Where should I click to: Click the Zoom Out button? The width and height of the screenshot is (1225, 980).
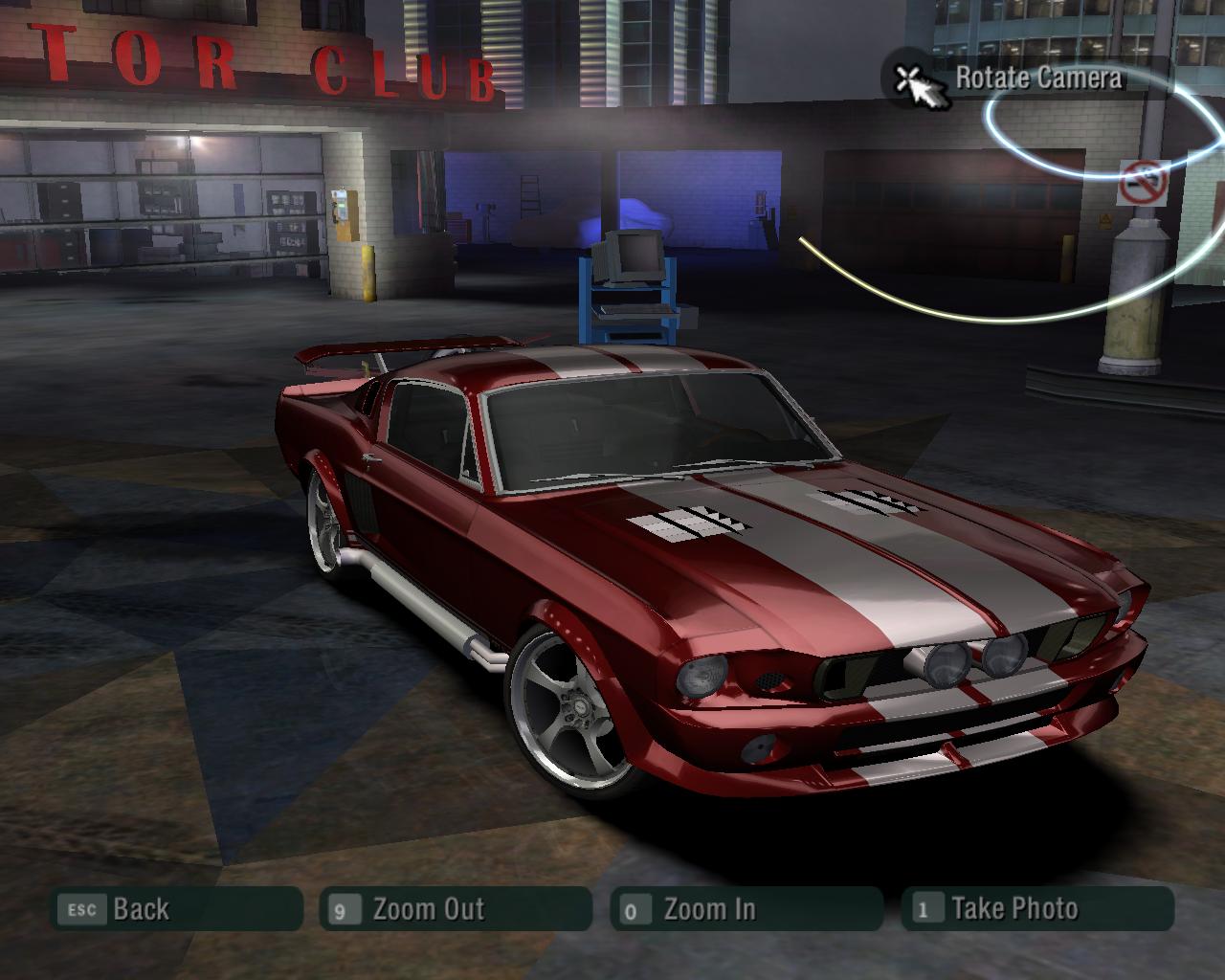click(456, 909)
